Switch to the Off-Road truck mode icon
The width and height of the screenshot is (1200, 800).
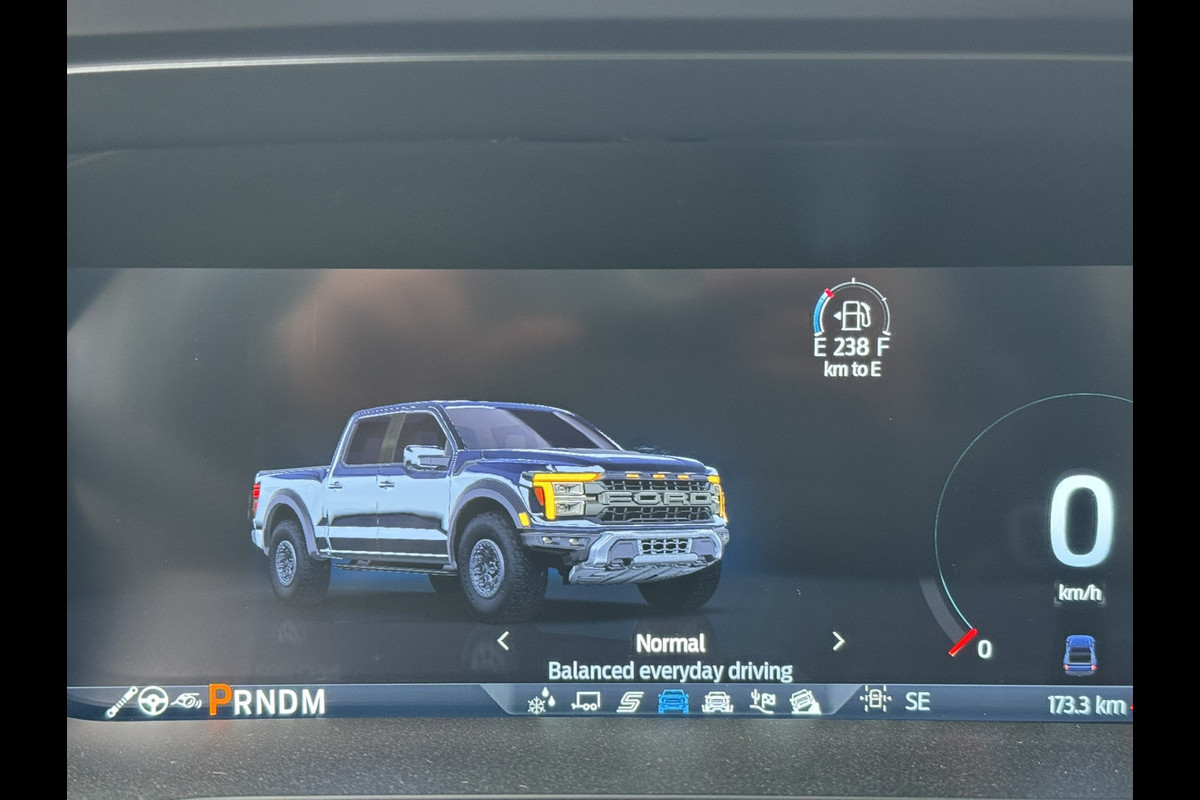pos(717,701)
